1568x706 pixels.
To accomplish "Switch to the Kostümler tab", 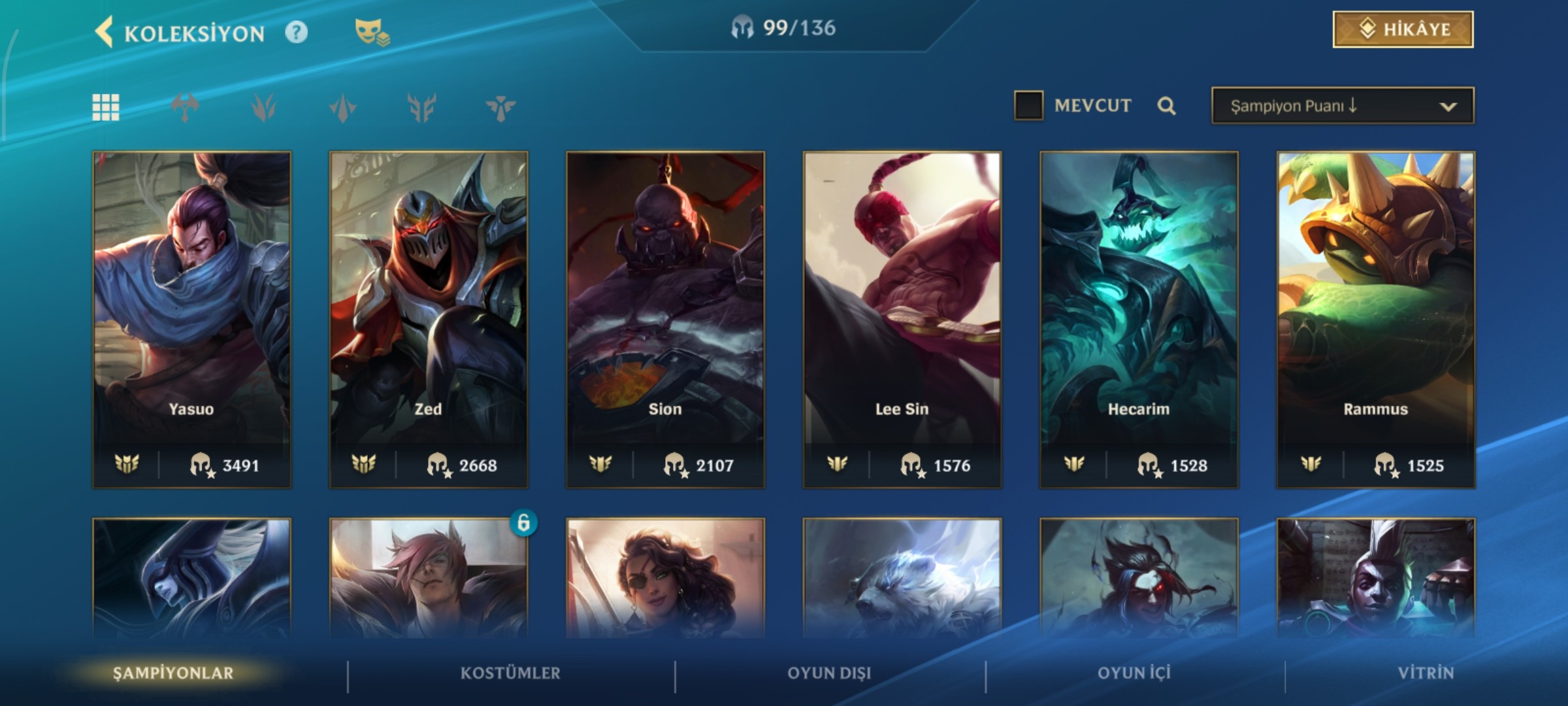I will pos(510,673).
